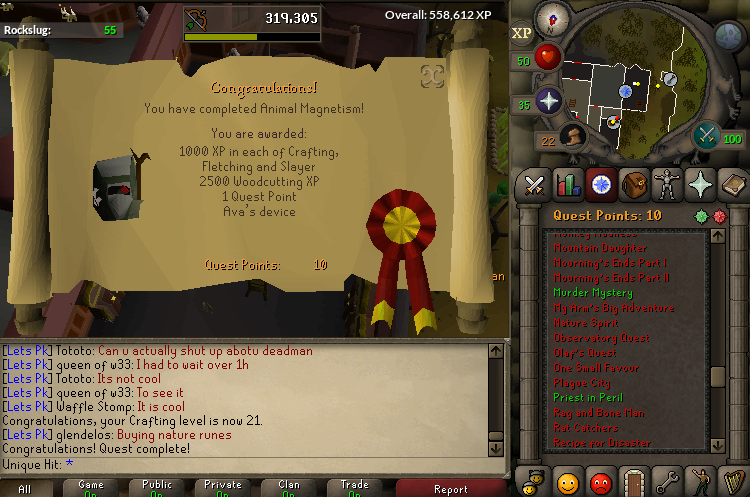Close the quest complete scroll
The height and width of the screenshot is (497, 750).
pyautogui.click(x=432, y=76)
